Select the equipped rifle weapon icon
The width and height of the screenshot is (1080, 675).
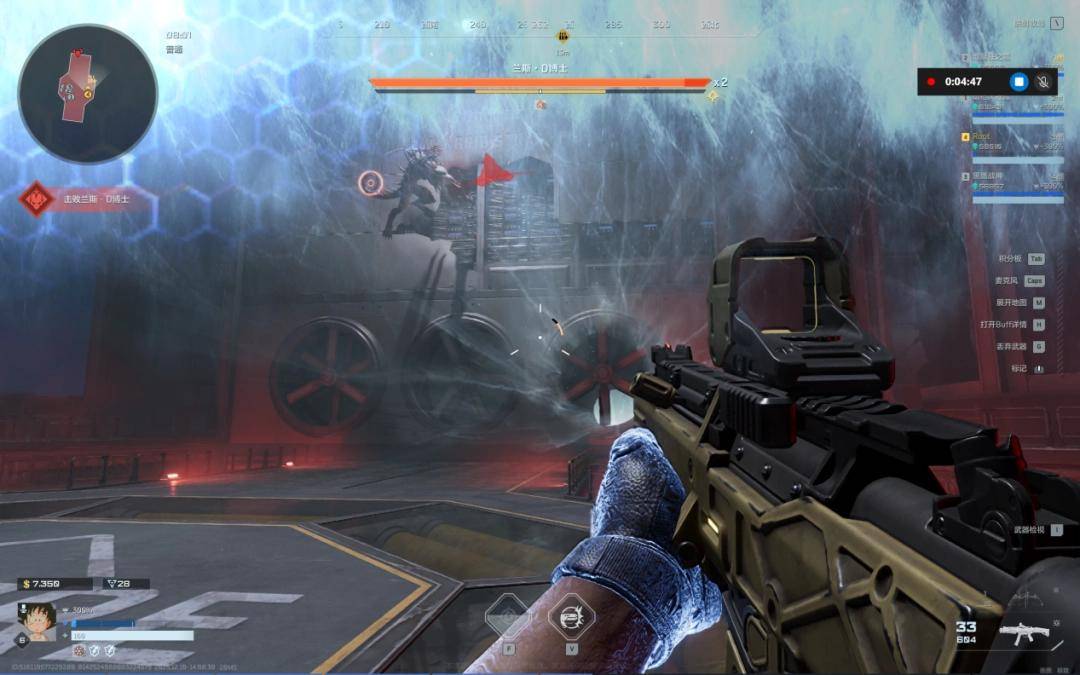pyautogui.click(x=1020, y=633)
